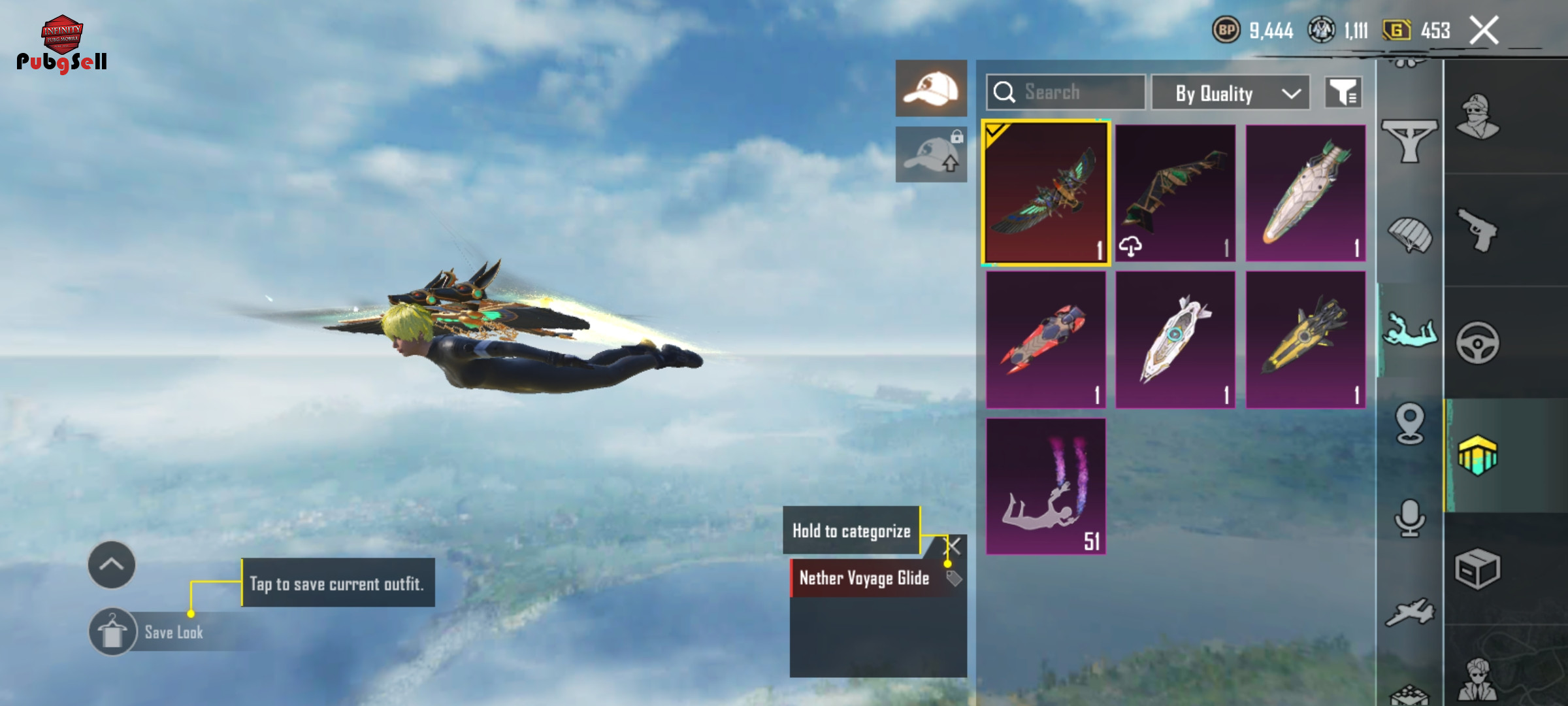Save the current outfit with Save Look
This screenshot has height=706, width=1568.
[112, 632]
